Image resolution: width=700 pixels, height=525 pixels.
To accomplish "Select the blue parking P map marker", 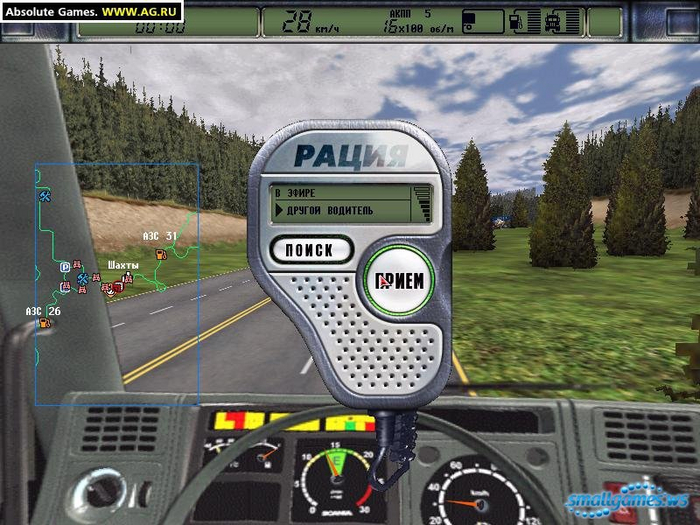I will (65, 267).
